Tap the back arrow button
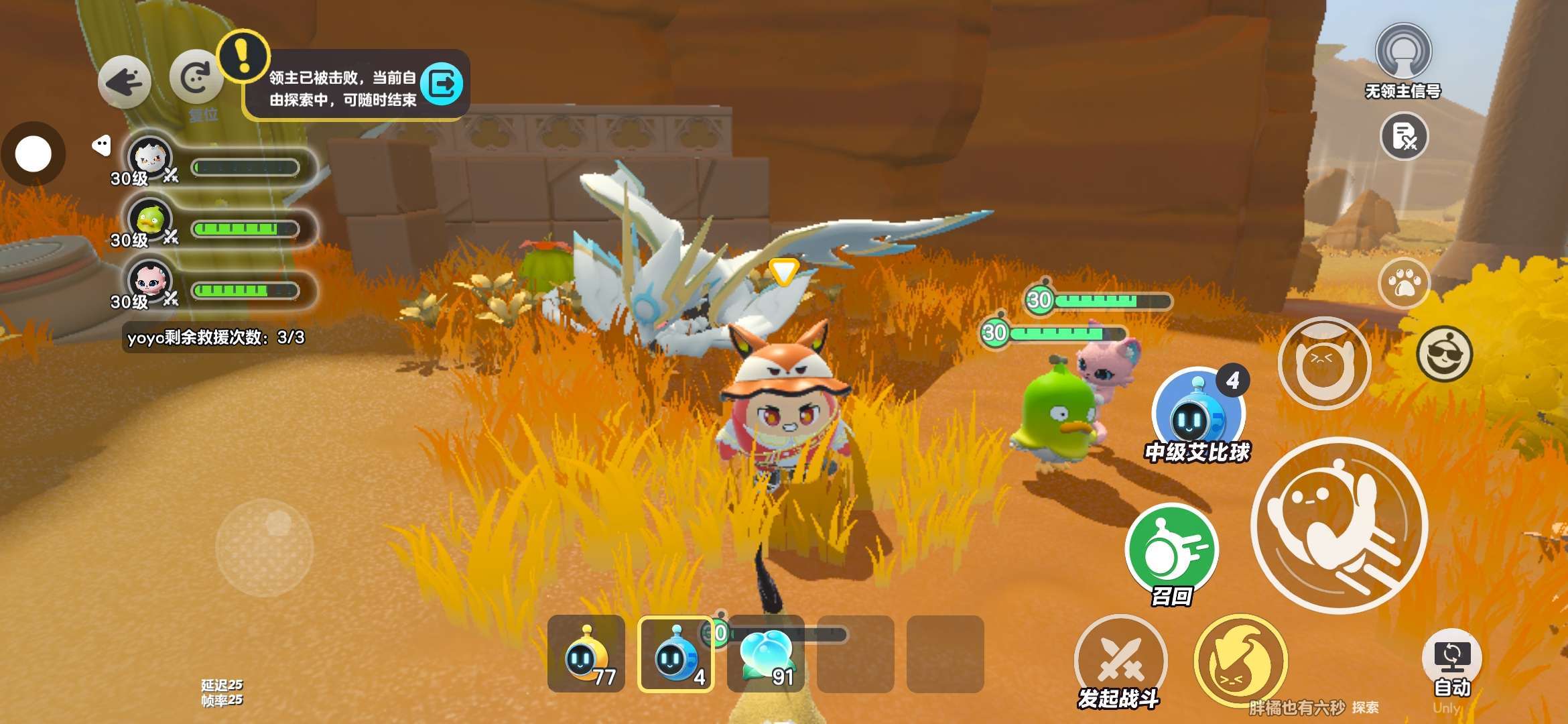The height and width of the screenshot is (724, 1568). click(x=124, y=82)
